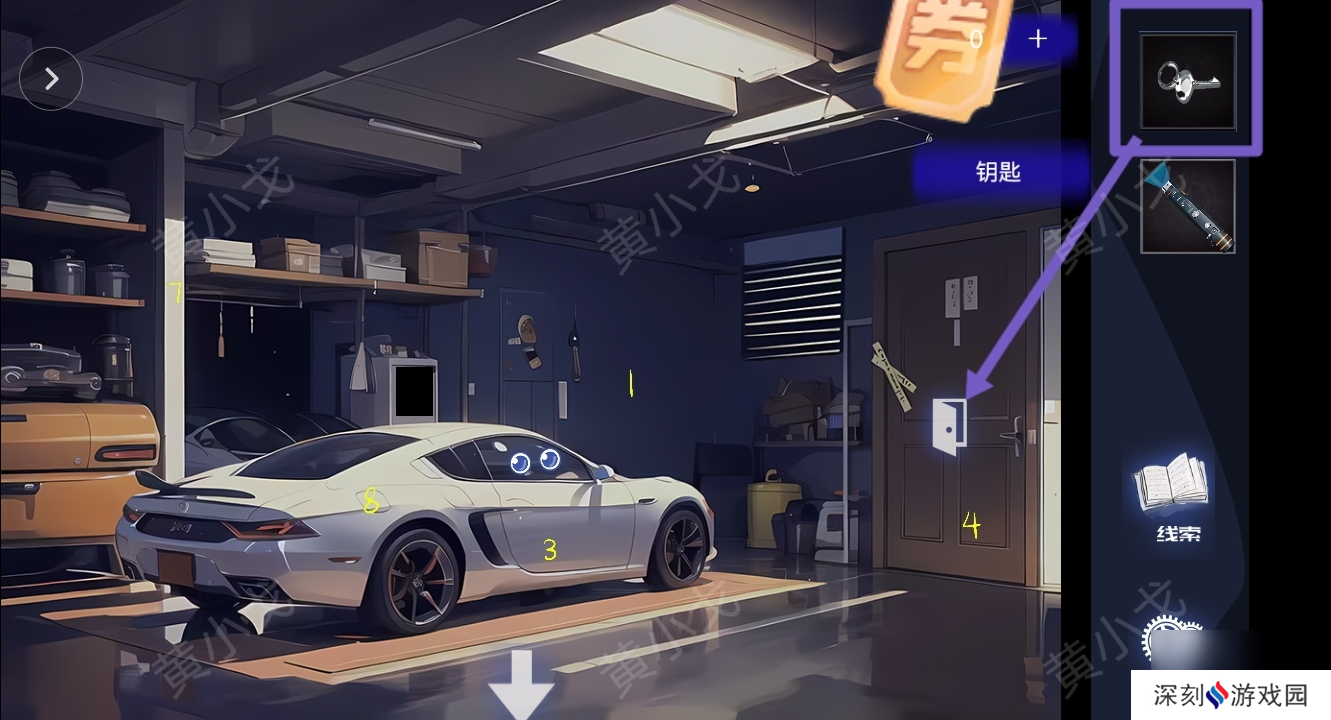Screen dimensions: 1331x720
Task: Go back using the white down arrow
Action: click(521, 686)
